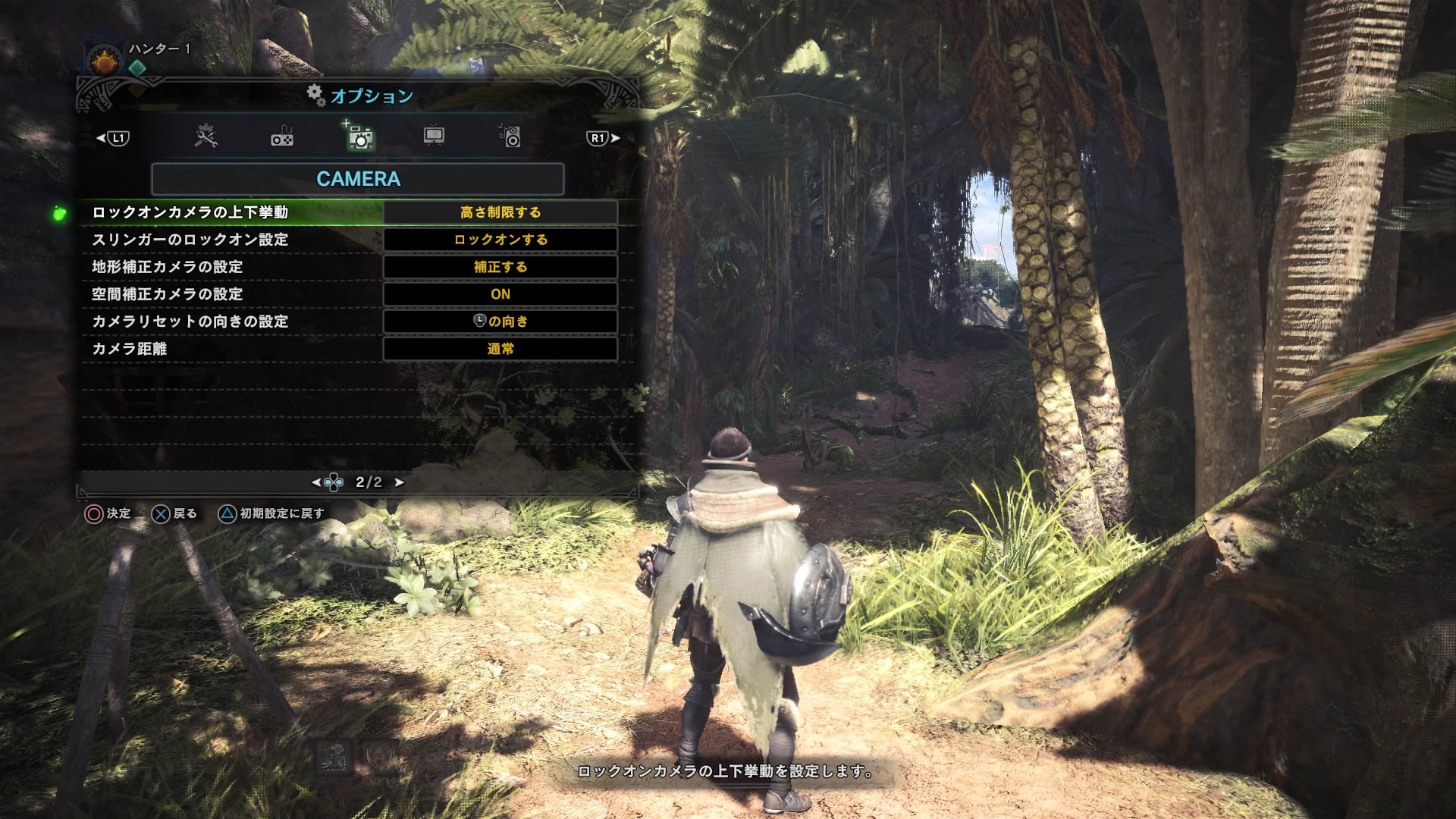Open the gamepad controls tab

point(282,137)
